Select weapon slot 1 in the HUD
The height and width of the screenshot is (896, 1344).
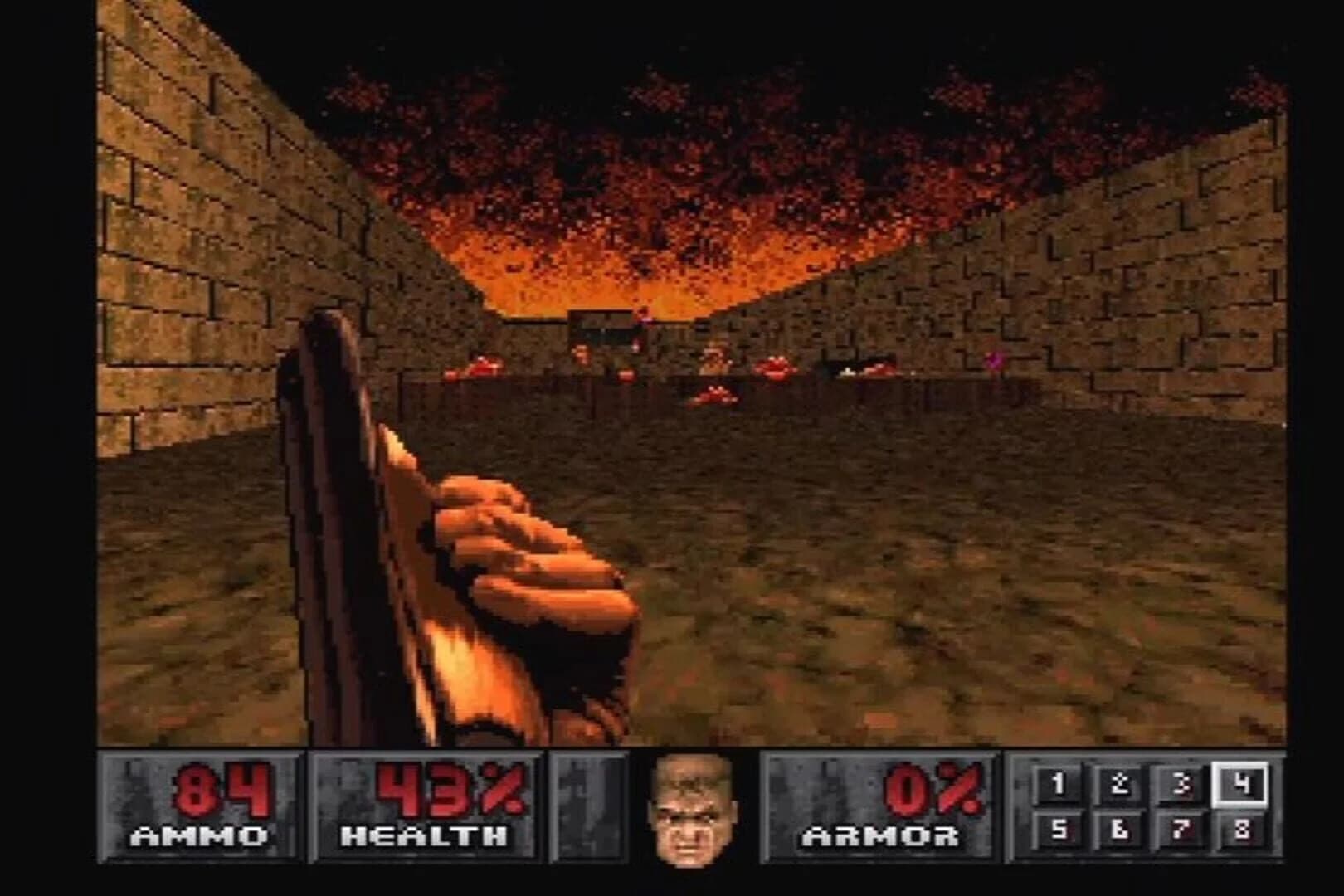1058,782
